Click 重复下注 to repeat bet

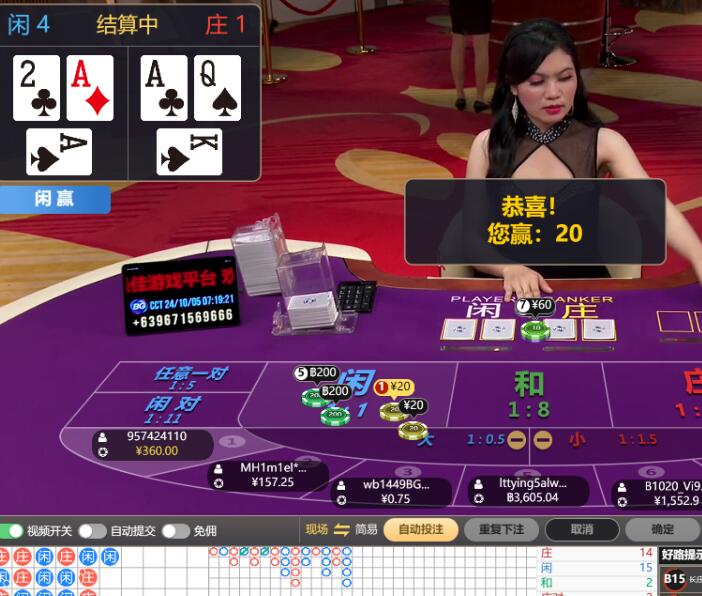(501, 530)
